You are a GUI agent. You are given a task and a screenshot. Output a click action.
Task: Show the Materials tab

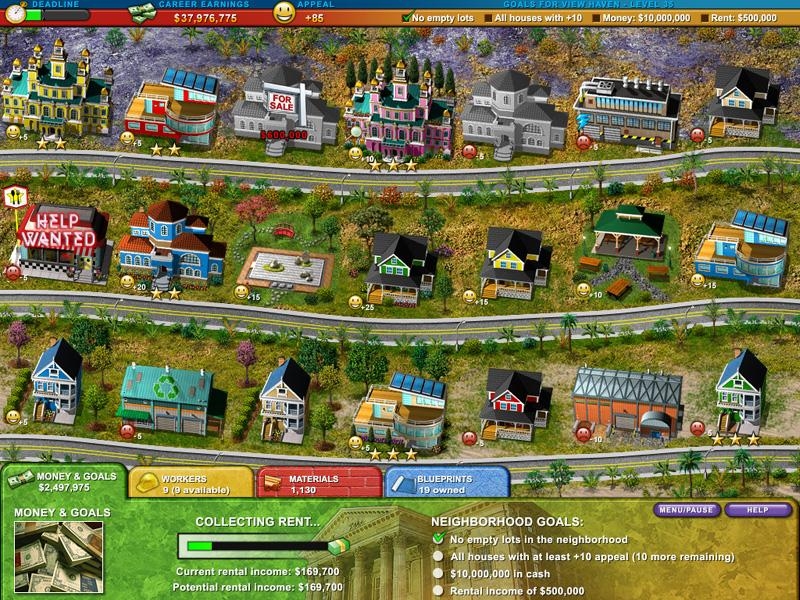pos(318,484)
